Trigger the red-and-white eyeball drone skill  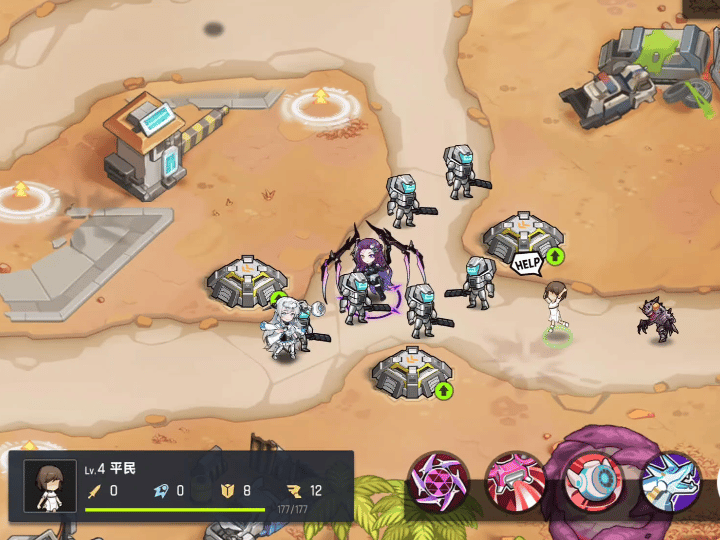coord(594,483)
